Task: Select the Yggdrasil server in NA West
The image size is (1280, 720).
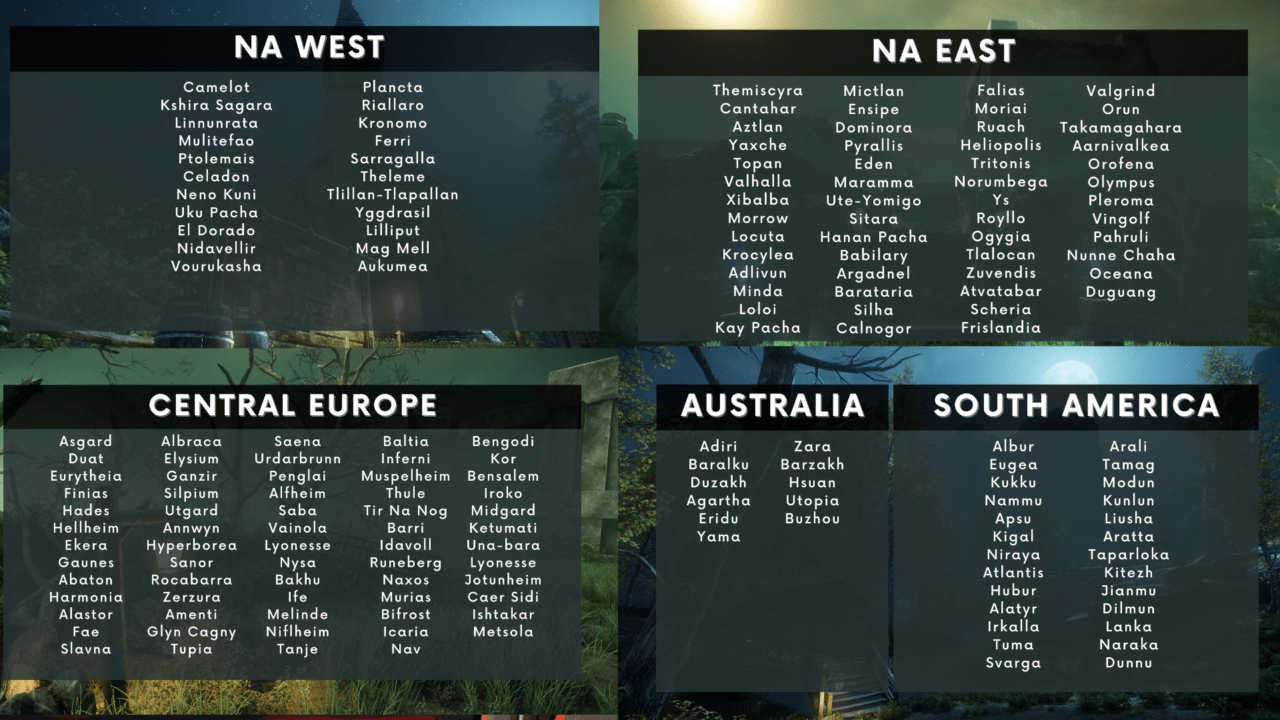Action: (x=391, y=212)
